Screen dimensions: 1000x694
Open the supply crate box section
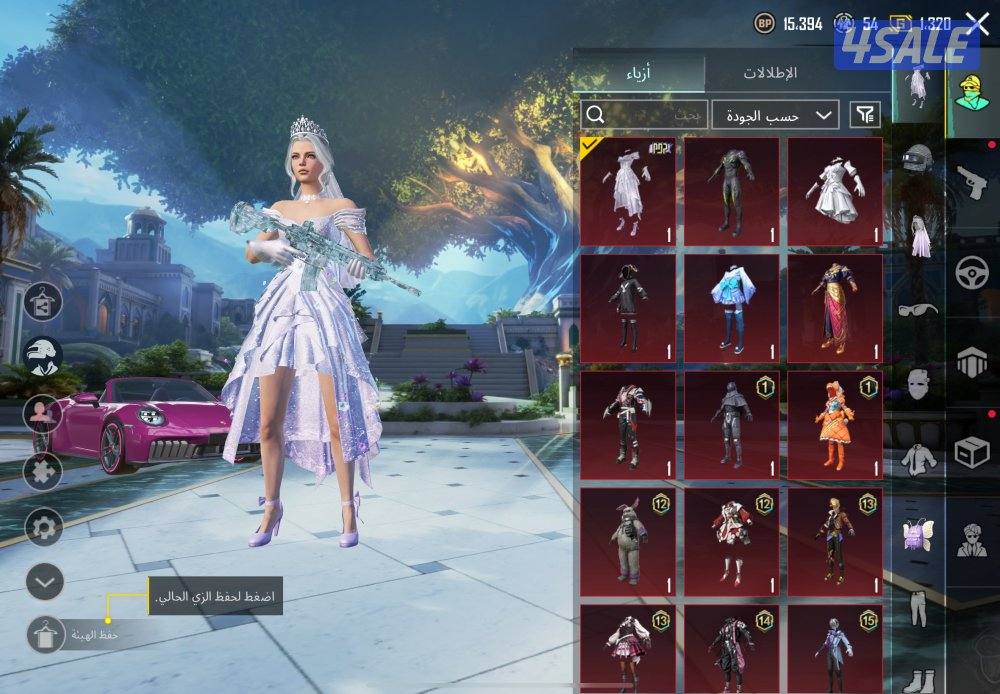click(x=971, y=452)
